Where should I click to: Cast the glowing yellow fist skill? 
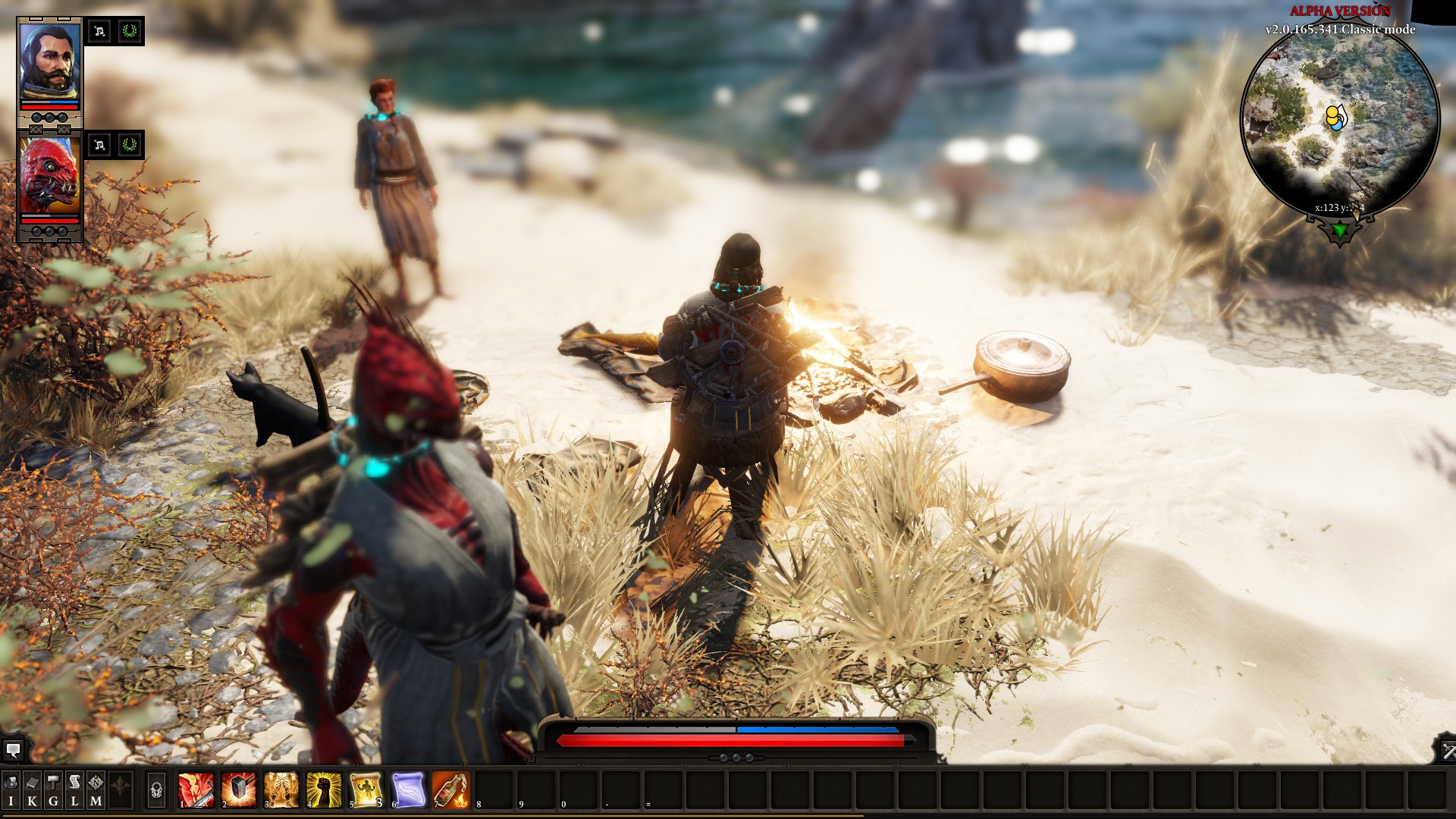point(323,789)
